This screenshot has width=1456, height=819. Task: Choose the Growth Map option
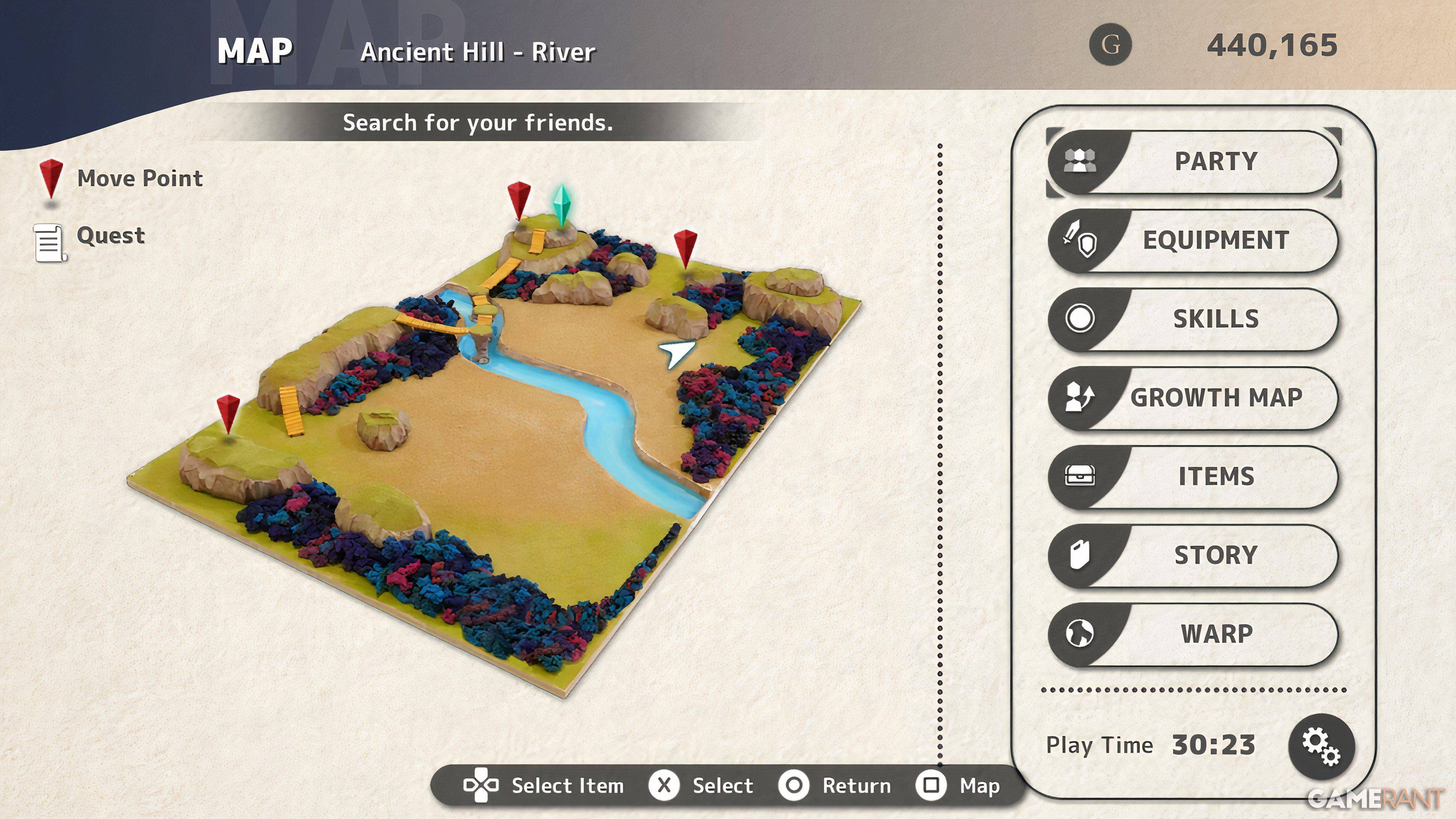(1194, 398)
